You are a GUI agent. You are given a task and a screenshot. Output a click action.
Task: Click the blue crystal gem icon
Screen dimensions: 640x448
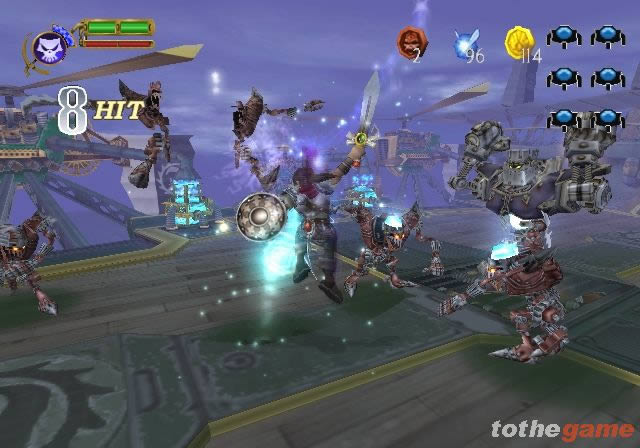(463, 43)
